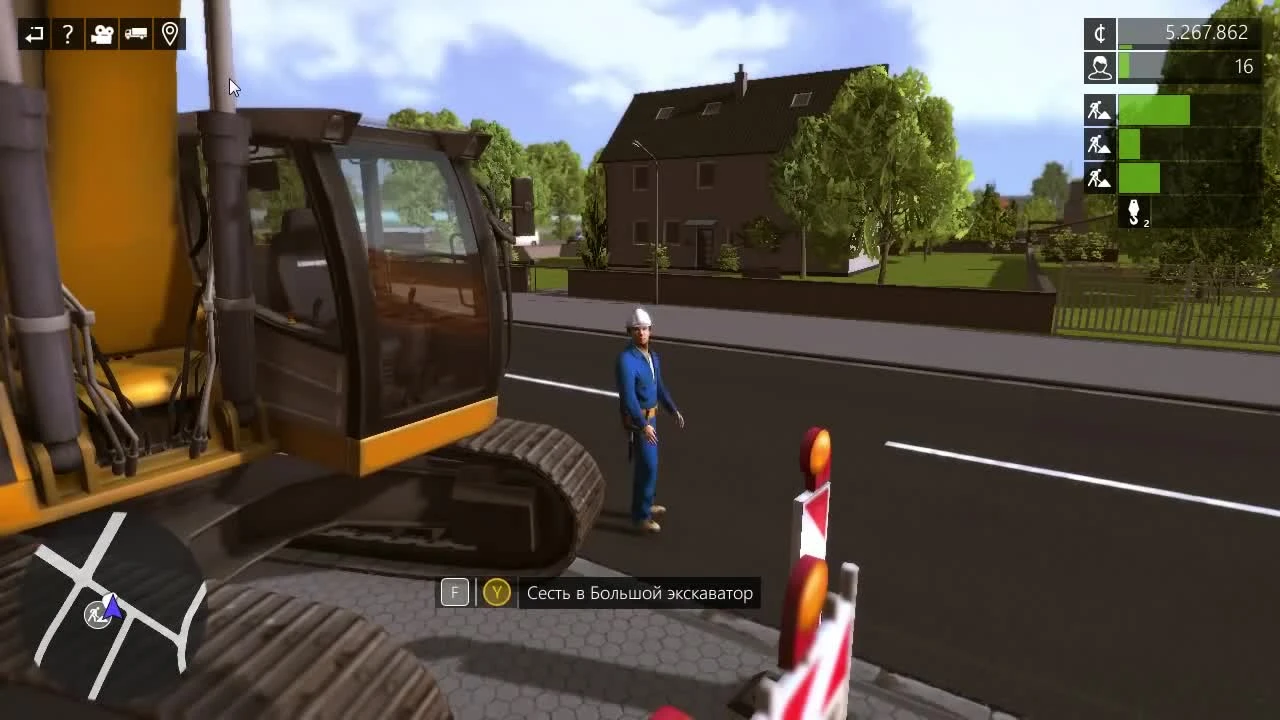Click the Y controller button prompt
Viewport: 1280px width, 720px height.
pyautogui.click(x=496, y=592)
